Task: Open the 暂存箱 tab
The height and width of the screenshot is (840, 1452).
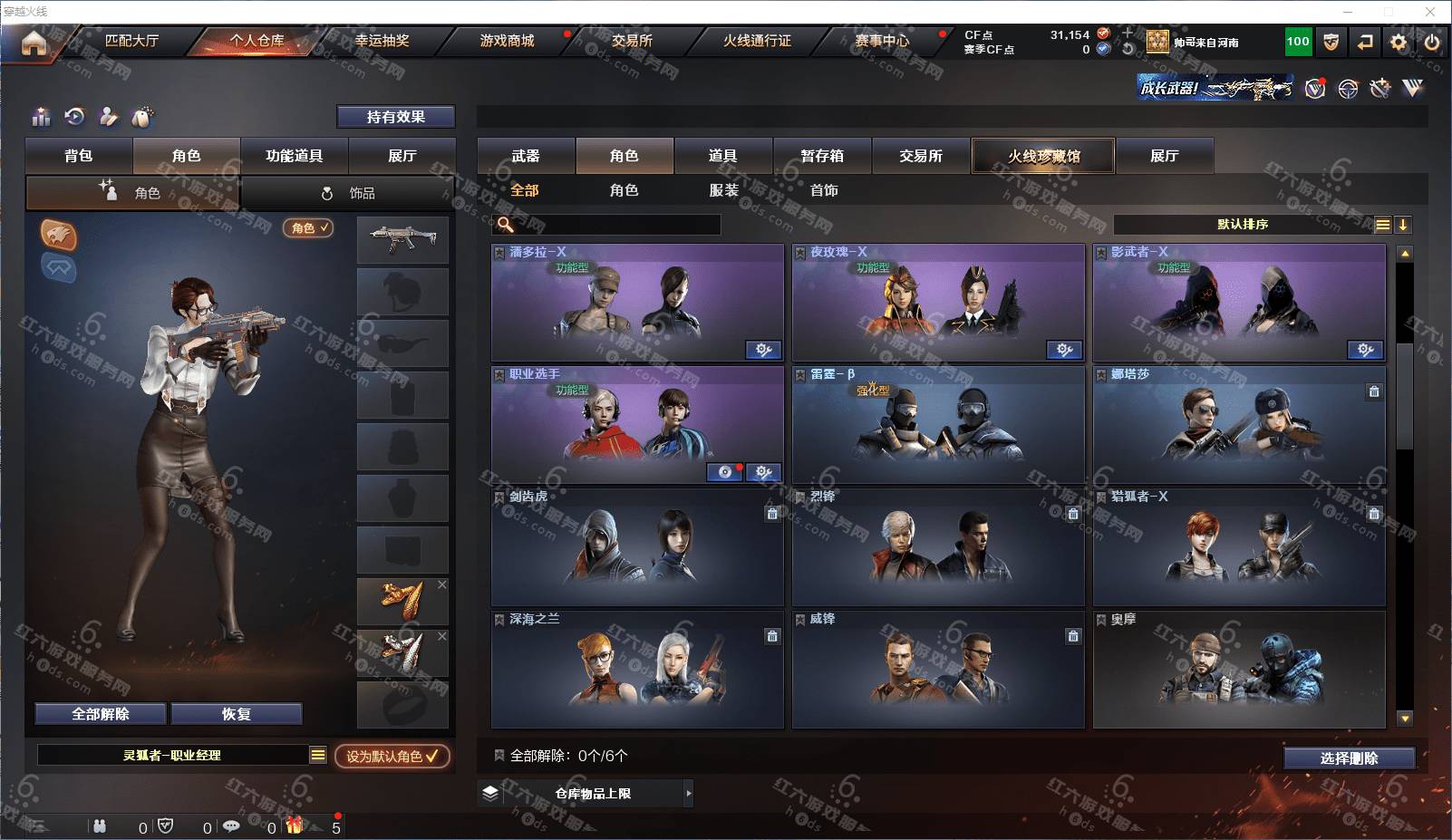Action: [822, 156]
